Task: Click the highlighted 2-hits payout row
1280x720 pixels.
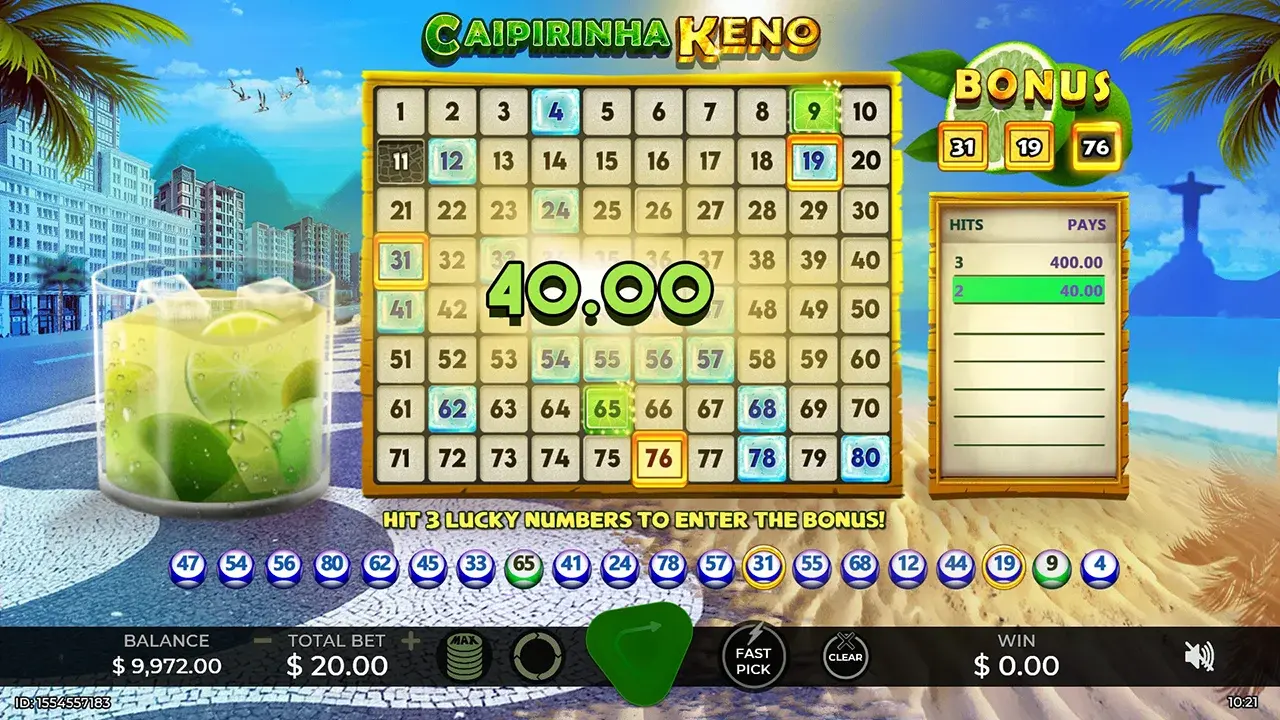Action: [1032, 291]
